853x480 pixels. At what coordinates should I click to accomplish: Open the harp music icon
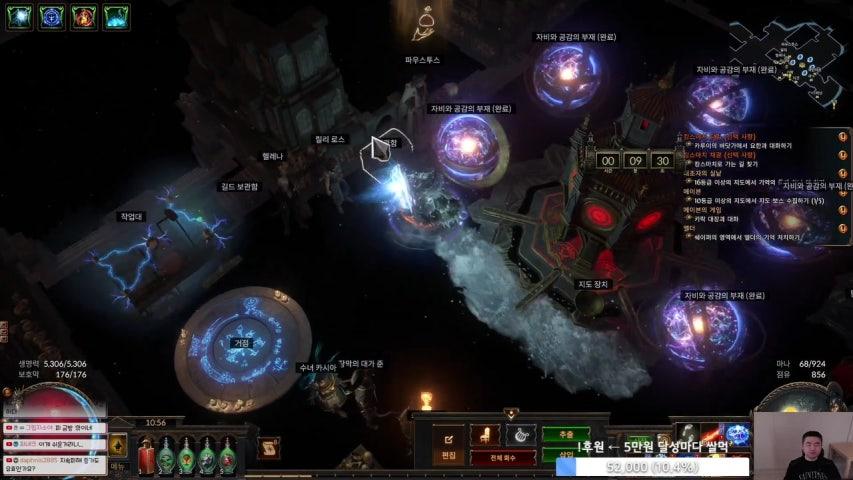point(519,435)
